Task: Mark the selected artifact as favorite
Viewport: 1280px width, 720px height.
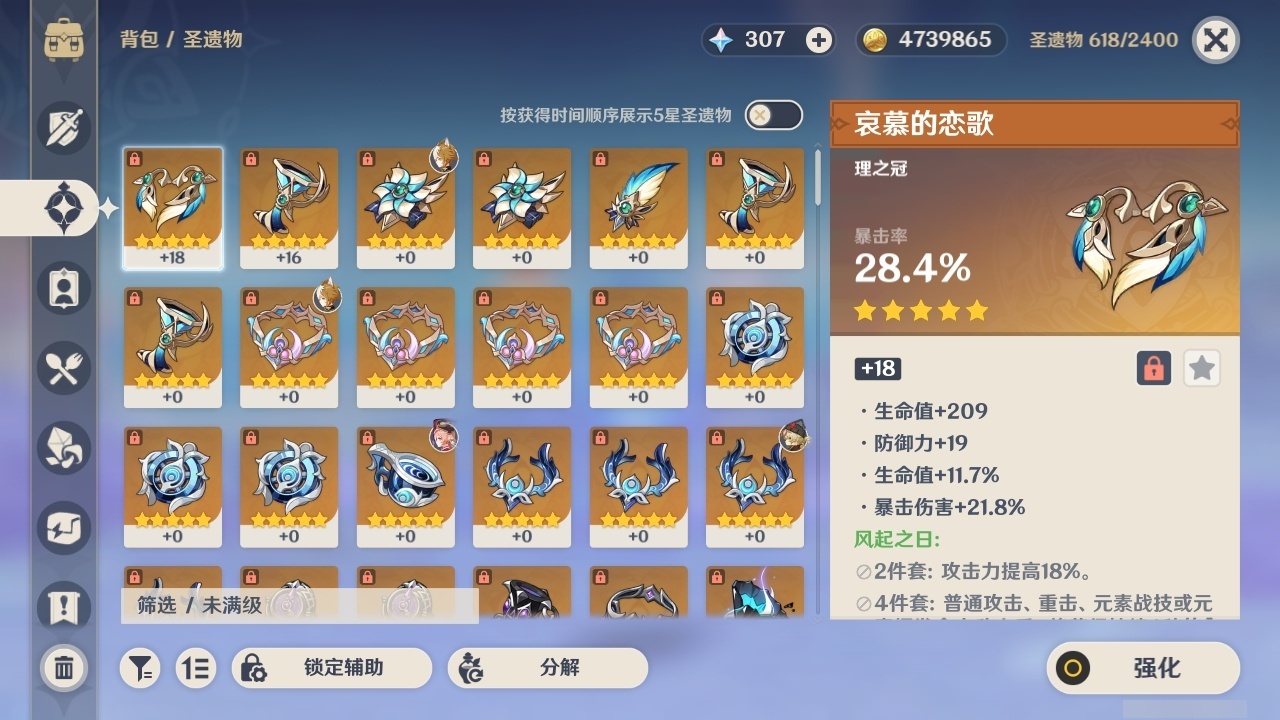Action: [x=1201, y=368]
